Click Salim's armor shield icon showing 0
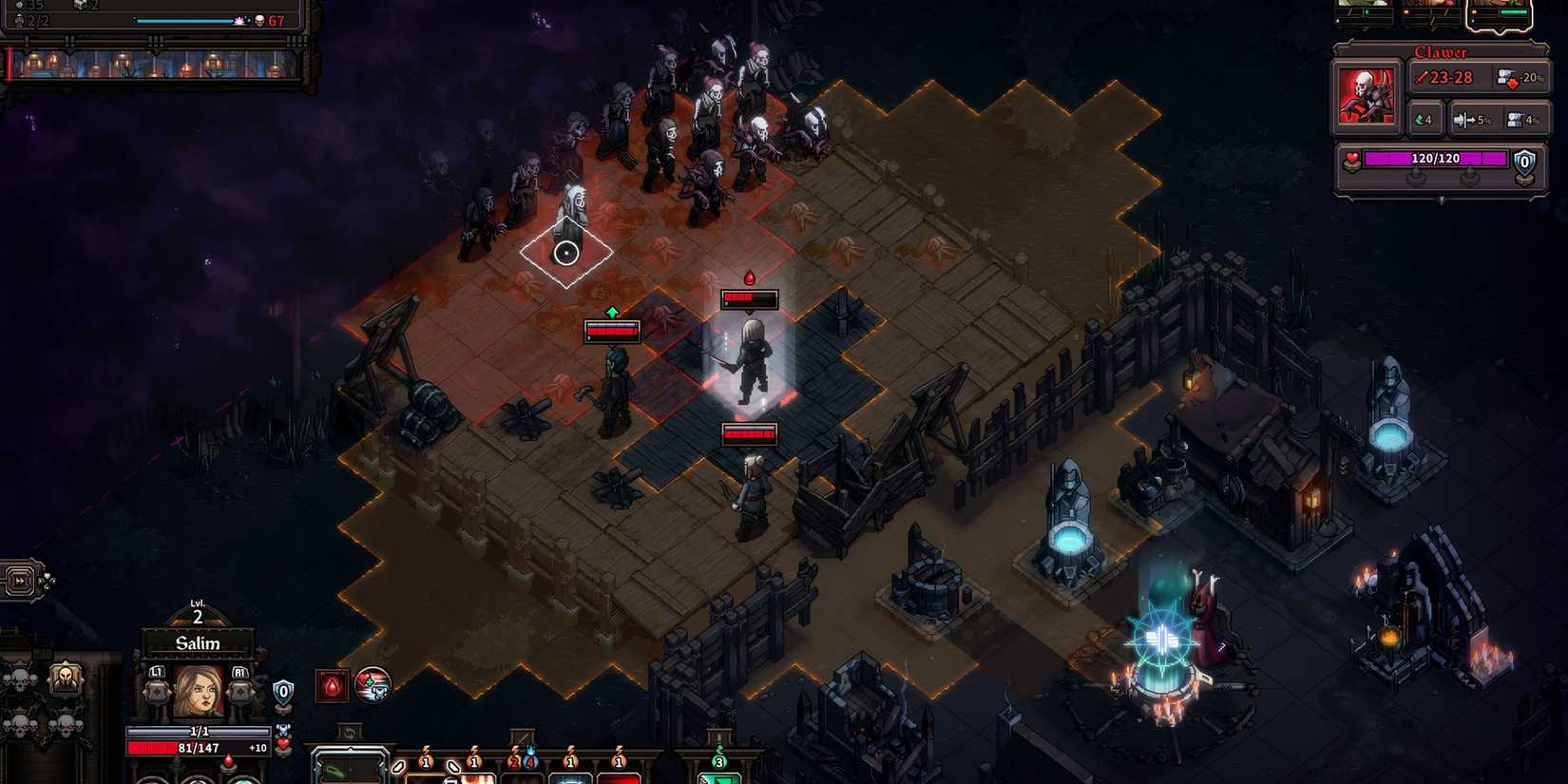This screenshot has width=1568, height=784. (x=283, y=690)
